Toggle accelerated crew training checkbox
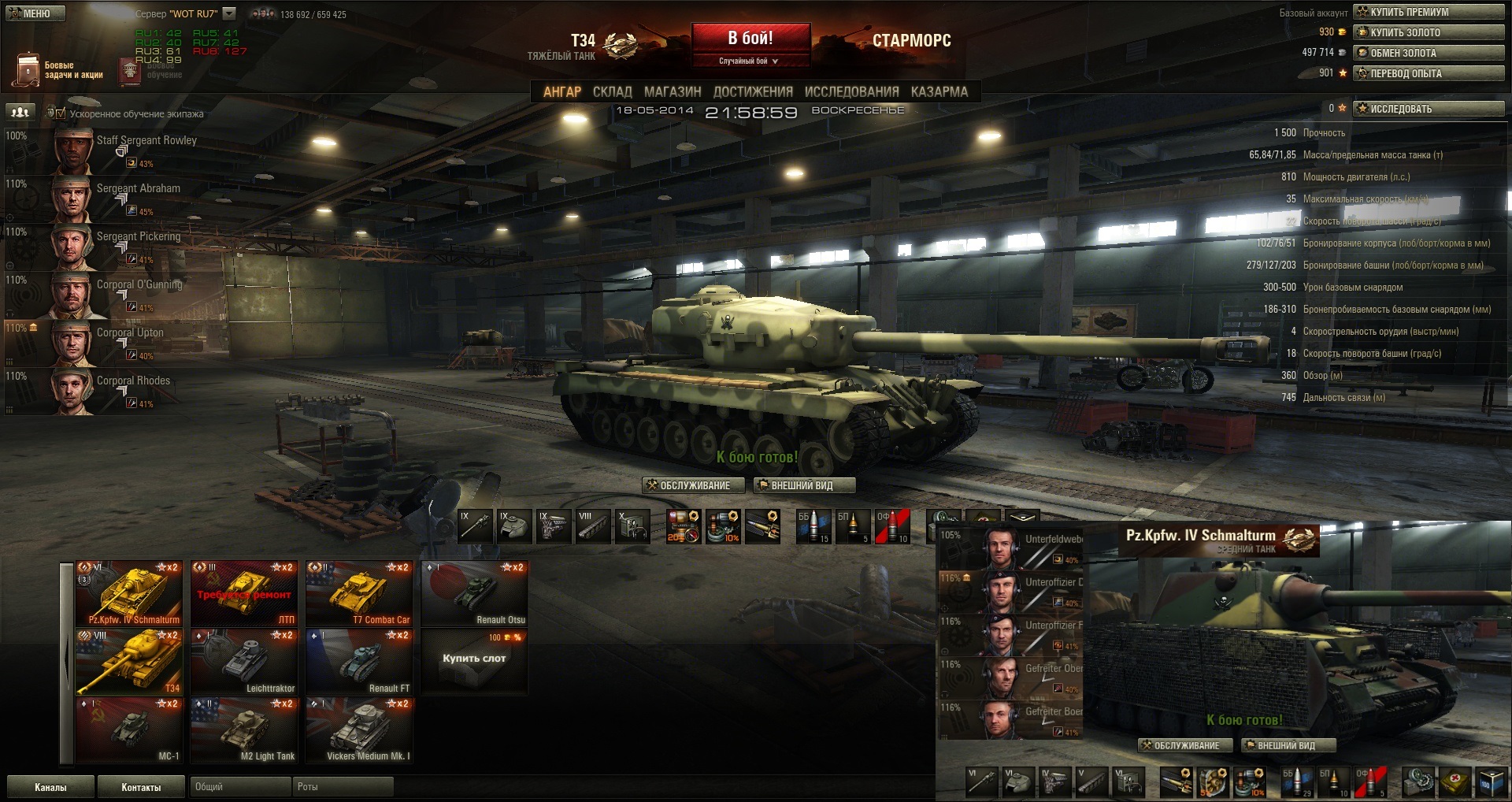 61,113
